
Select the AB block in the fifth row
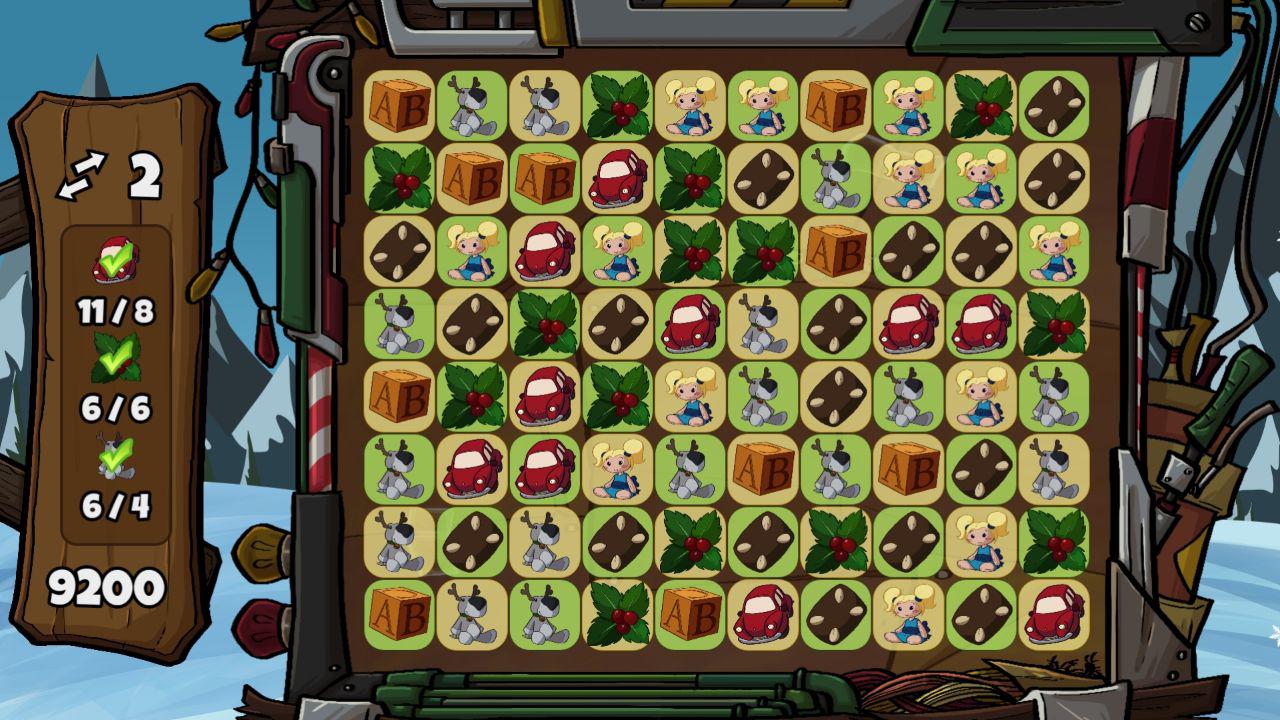(399, 396)
